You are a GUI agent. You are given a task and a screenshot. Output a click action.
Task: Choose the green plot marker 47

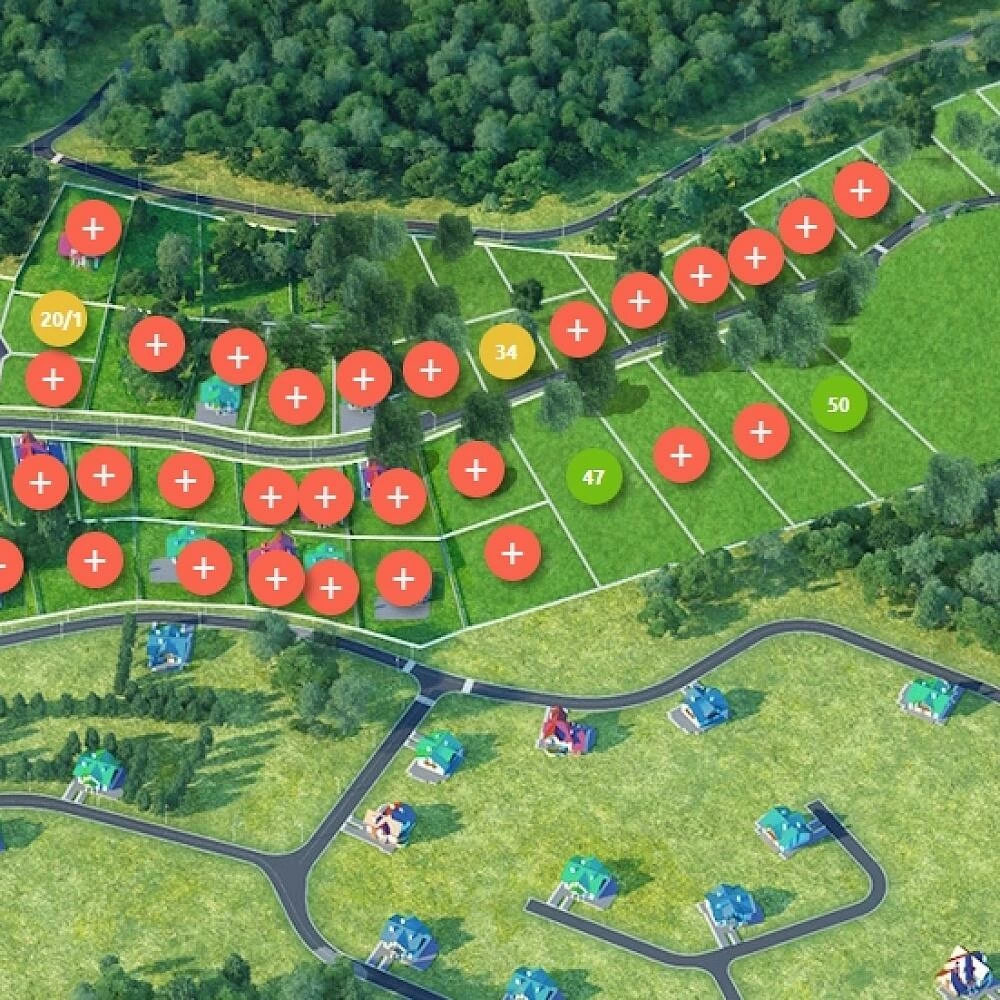[594, 477]
